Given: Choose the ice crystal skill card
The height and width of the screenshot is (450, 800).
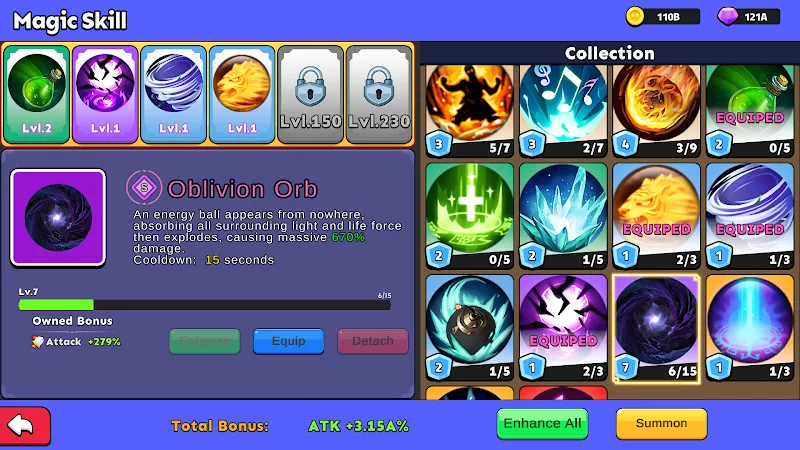Looking at the screenshot, I should (x=563, y=216).
